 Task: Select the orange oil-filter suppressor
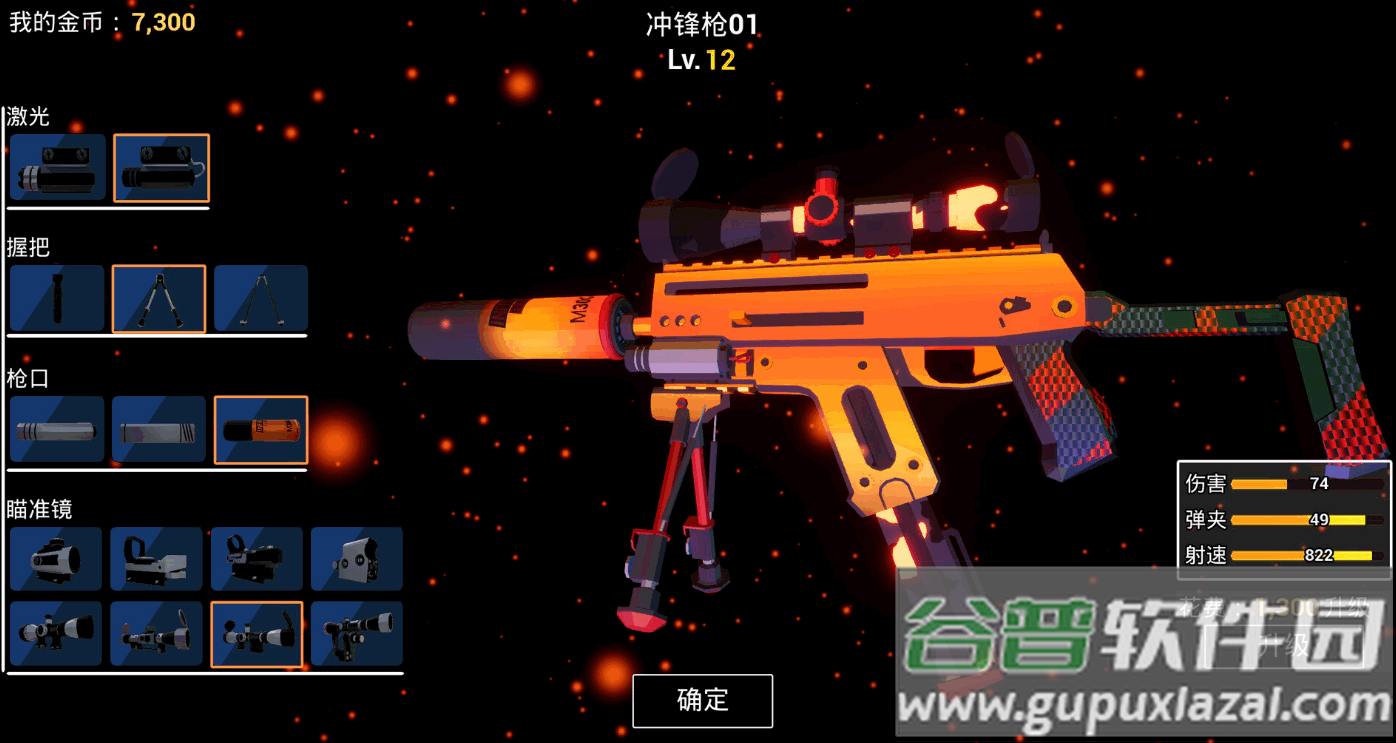click(261, 430)
